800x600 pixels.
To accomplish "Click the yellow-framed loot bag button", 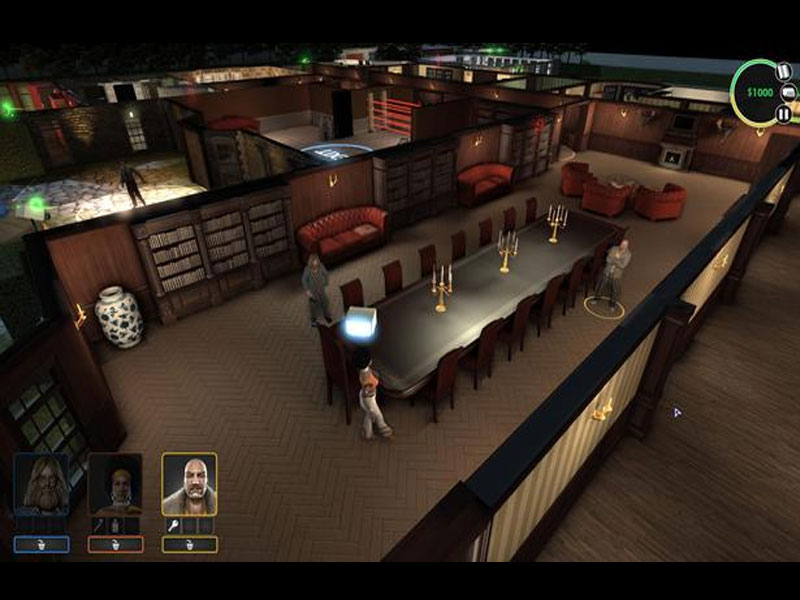I will (189, 545).
